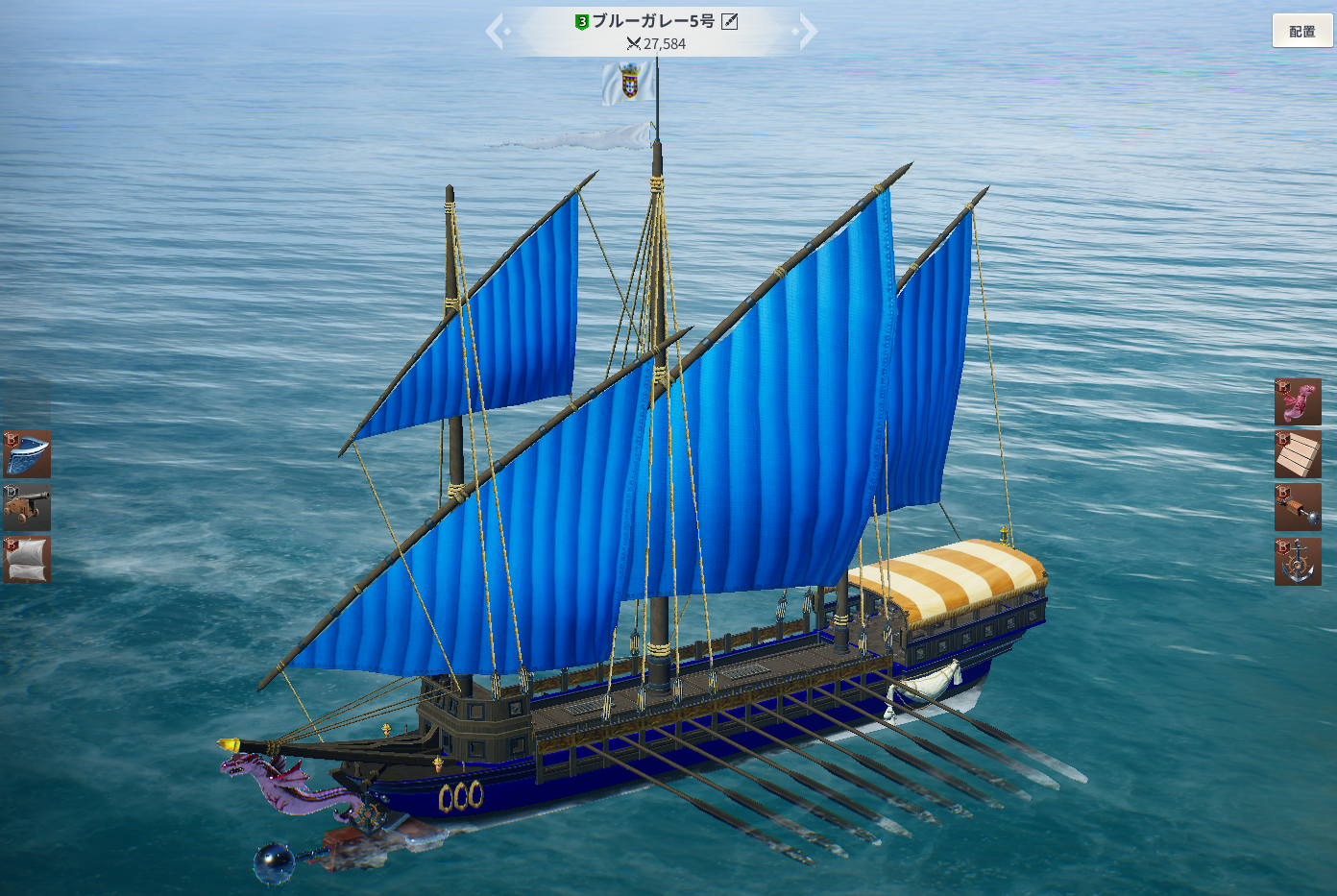Select the blue hull armor plate slot
Image resolution: width=1337 pixels, height=896 pixels.
tap(27, 454)
